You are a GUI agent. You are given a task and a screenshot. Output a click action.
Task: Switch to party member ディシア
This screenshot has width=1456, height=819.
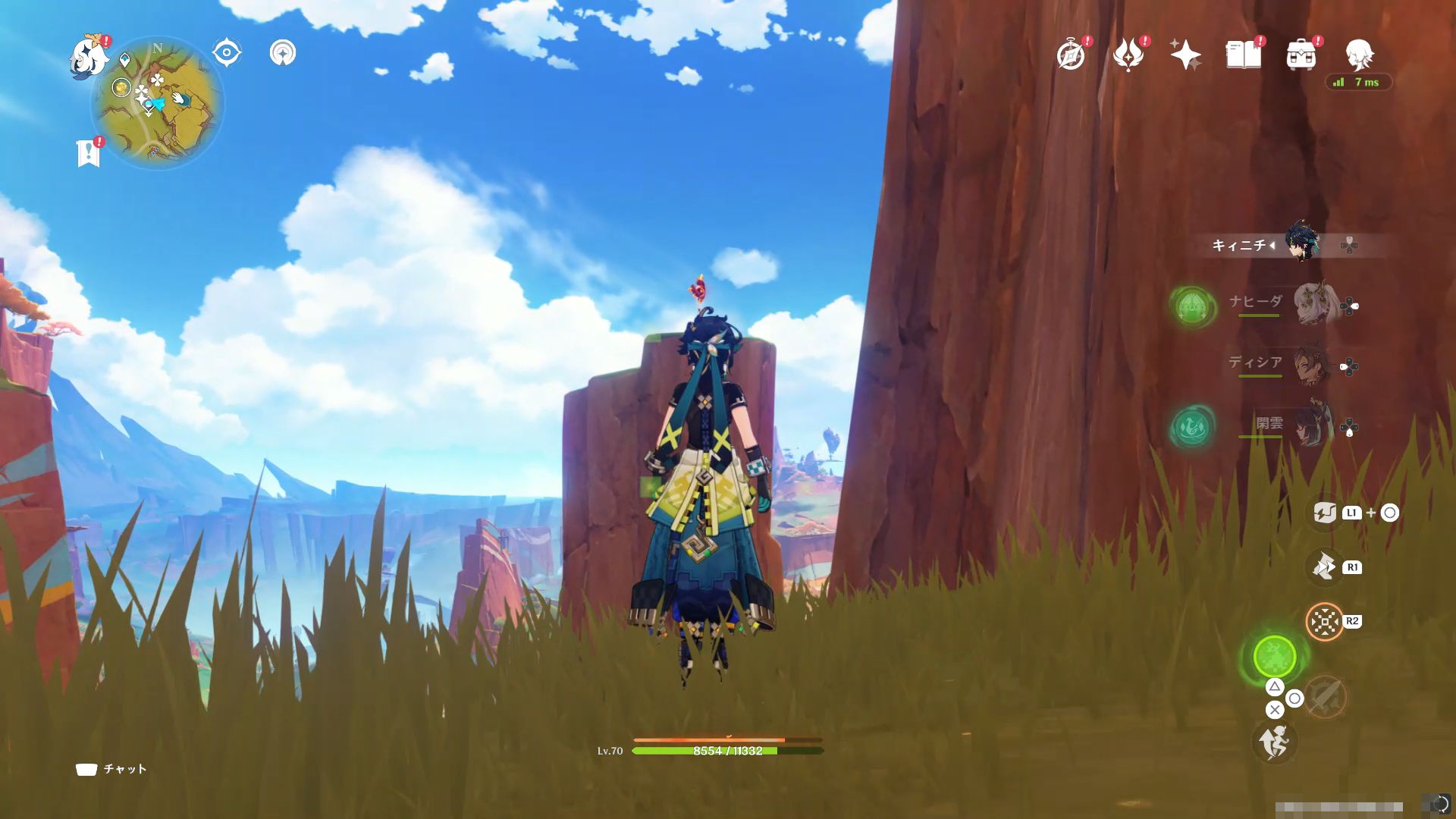(1312, 366)
